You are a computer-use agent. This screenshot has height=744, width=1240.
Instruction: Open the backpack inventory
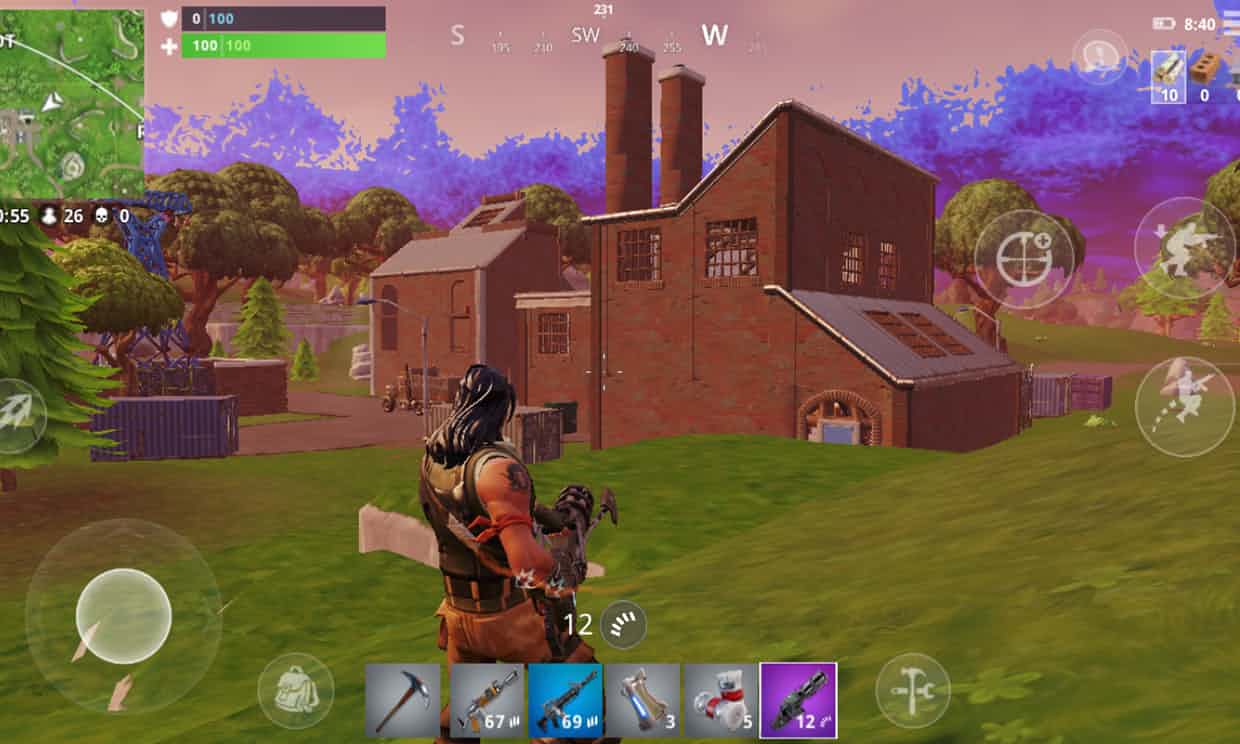(x=295, y=690)
